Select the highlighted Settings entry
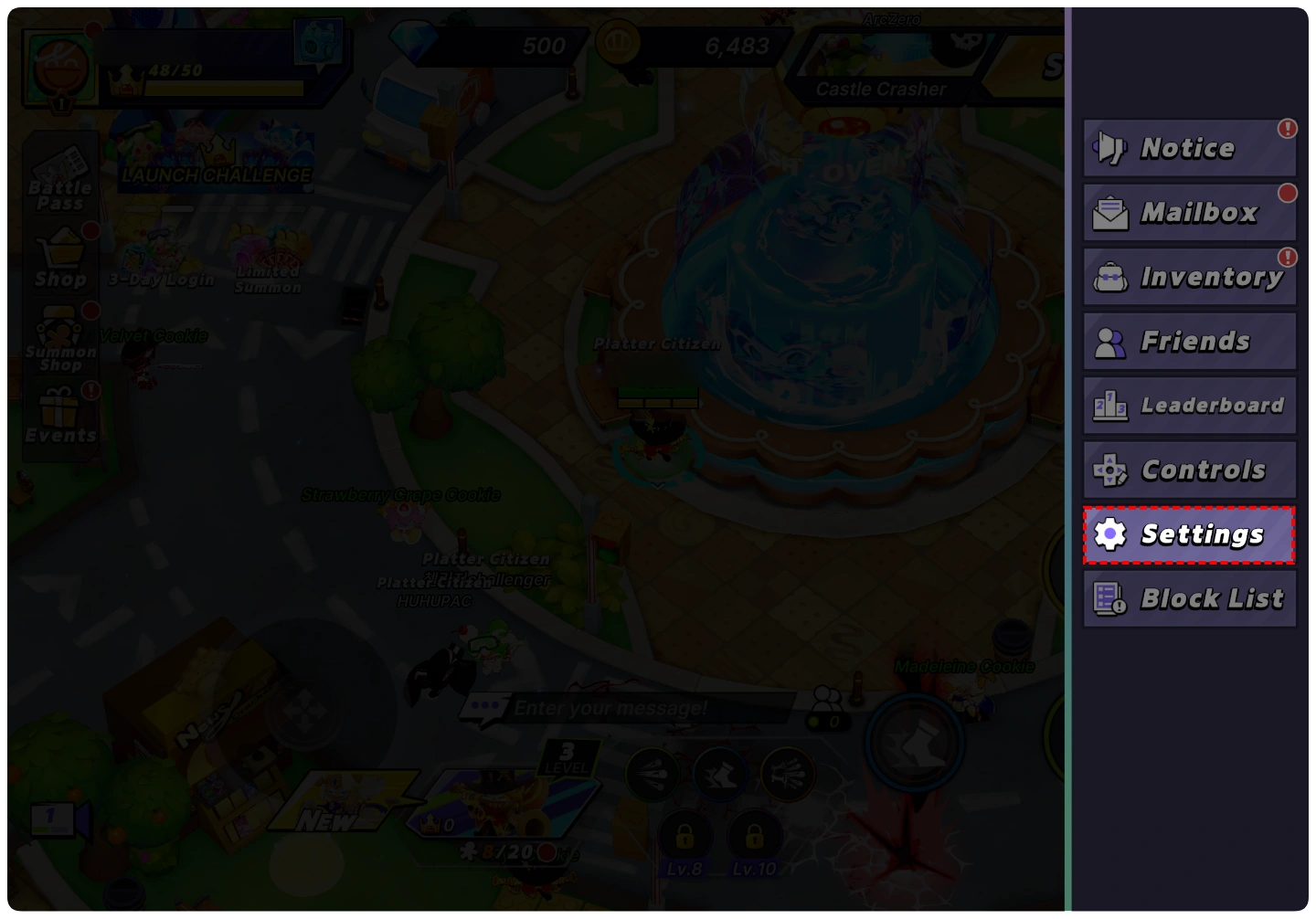Image resolution: width=1316 pixels, height=919 pixels. point(1189,534)
